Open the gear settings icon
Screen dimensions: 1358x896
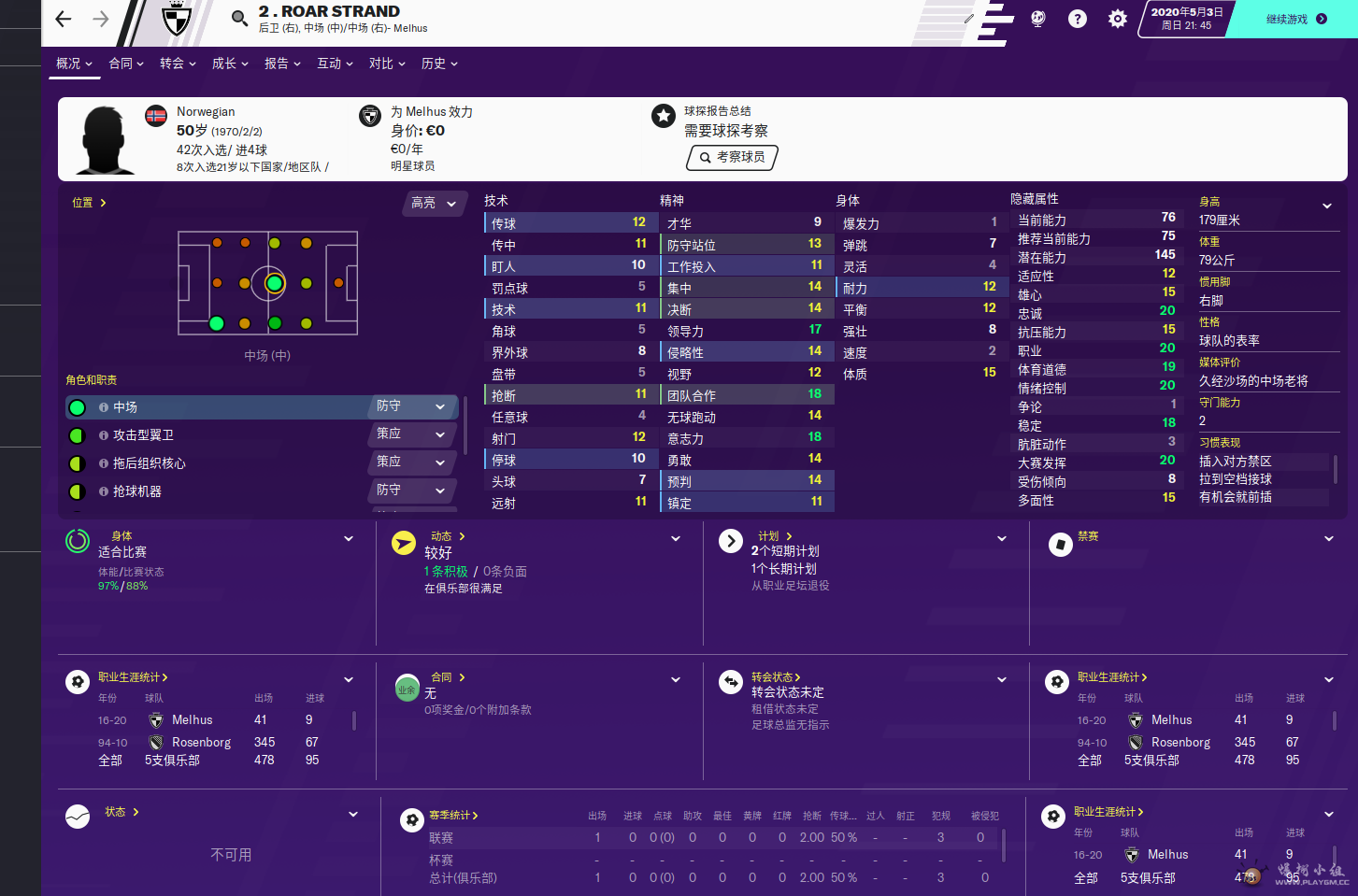[x=1118, y=19]
